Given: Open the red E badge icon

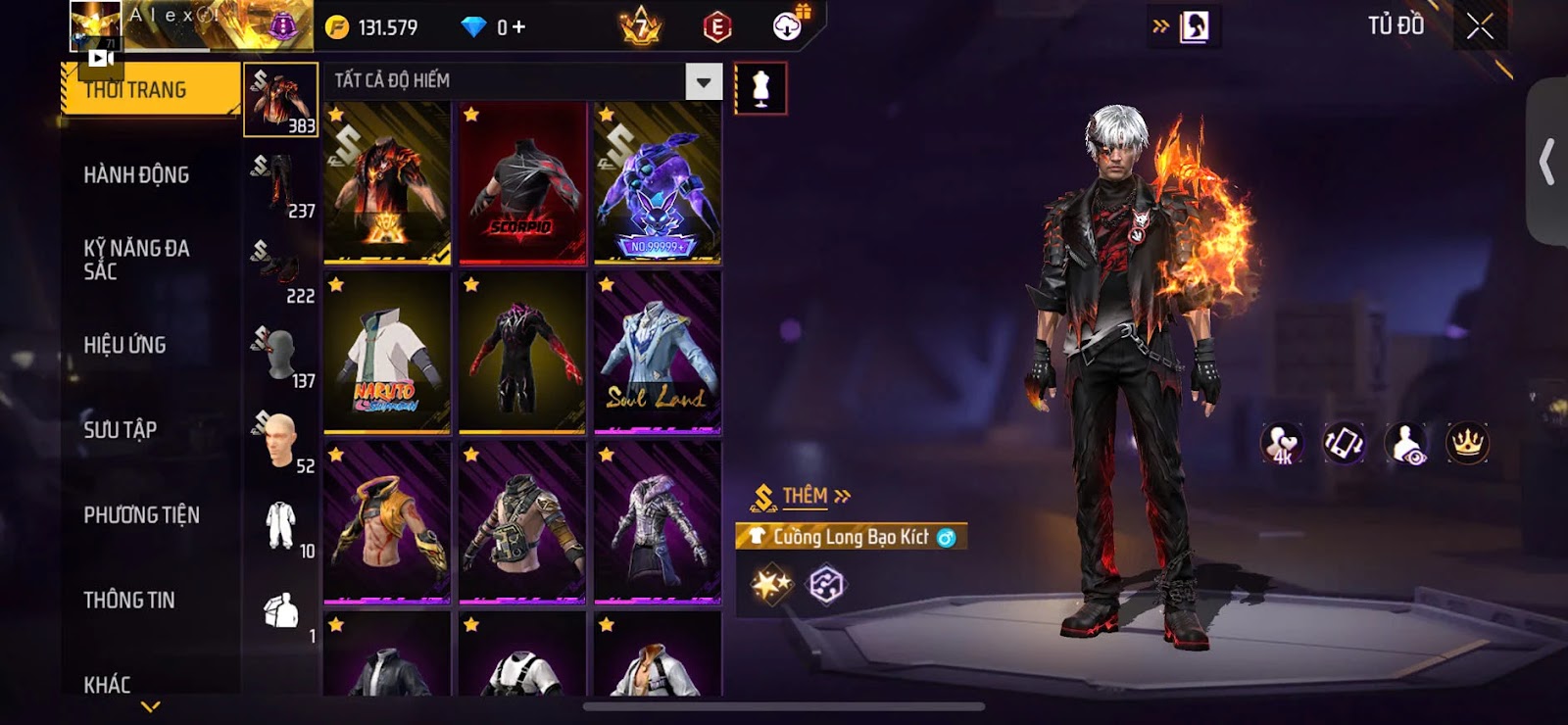Looking at the screenshot, I should 717,27.
